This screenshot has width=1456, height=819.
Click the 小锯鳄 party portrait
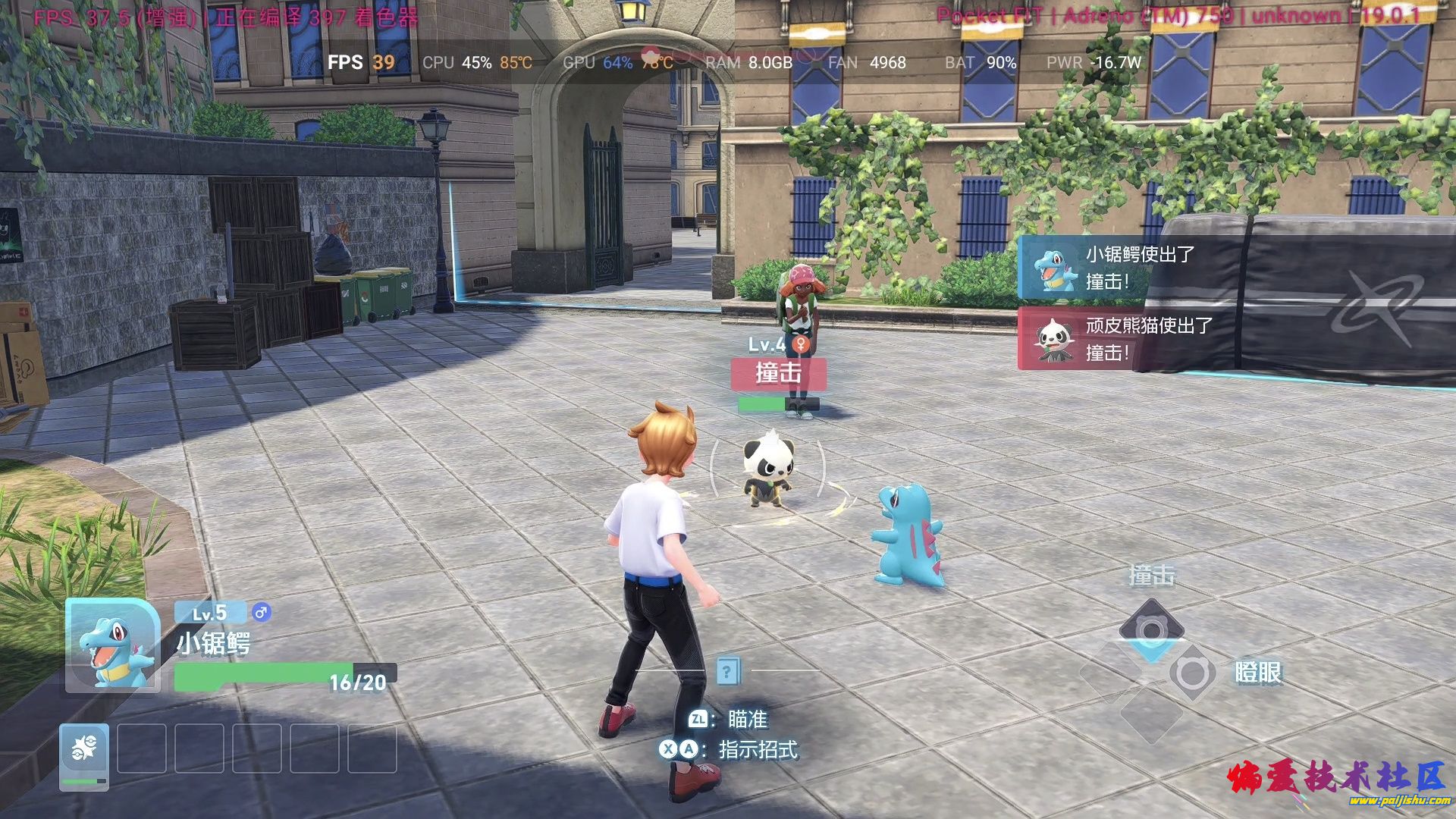point(112,646)
